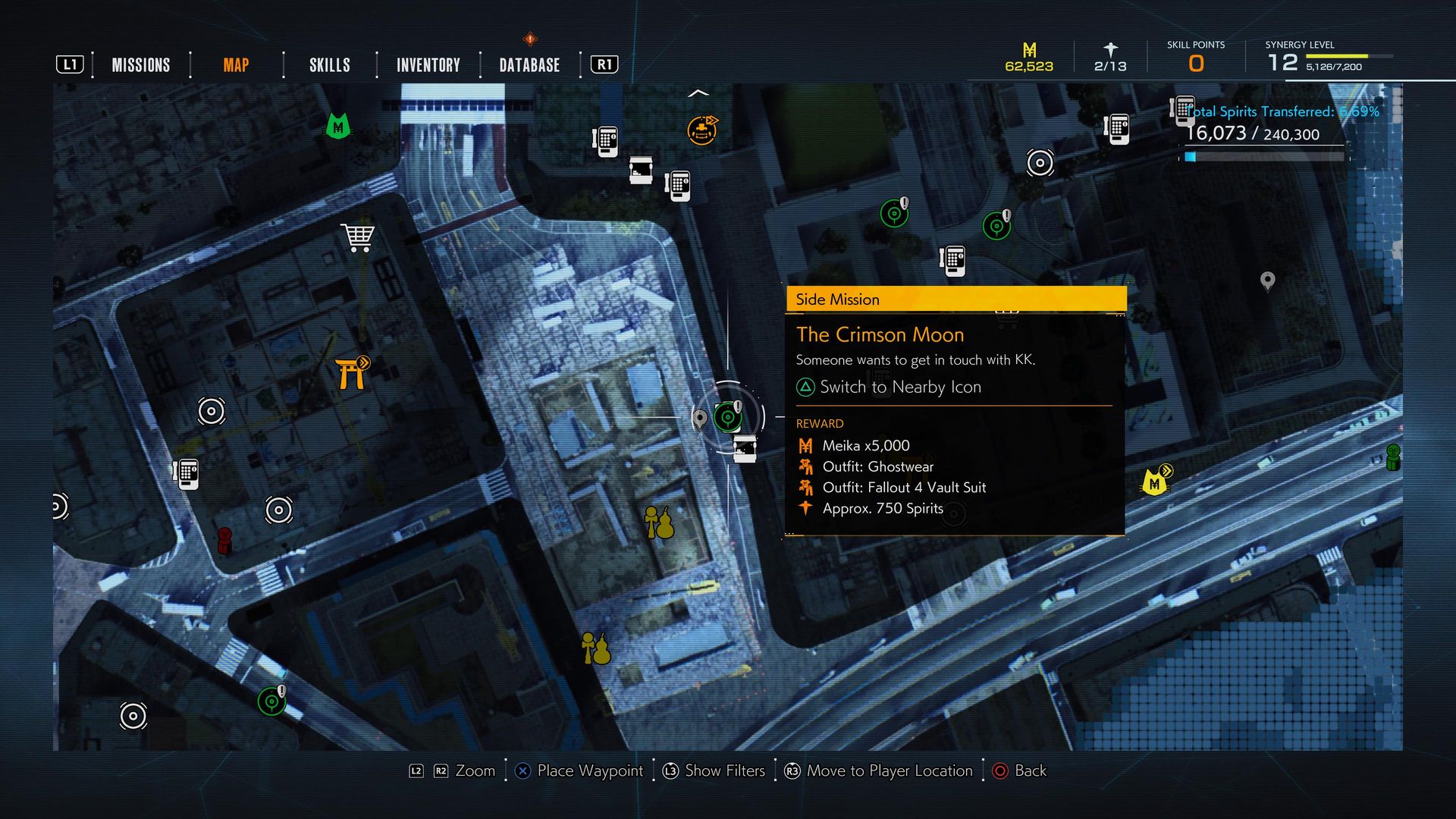This screenshot has height=819, width=1456.
Task: Open the Skills tab
Action: tap(329, 65)
